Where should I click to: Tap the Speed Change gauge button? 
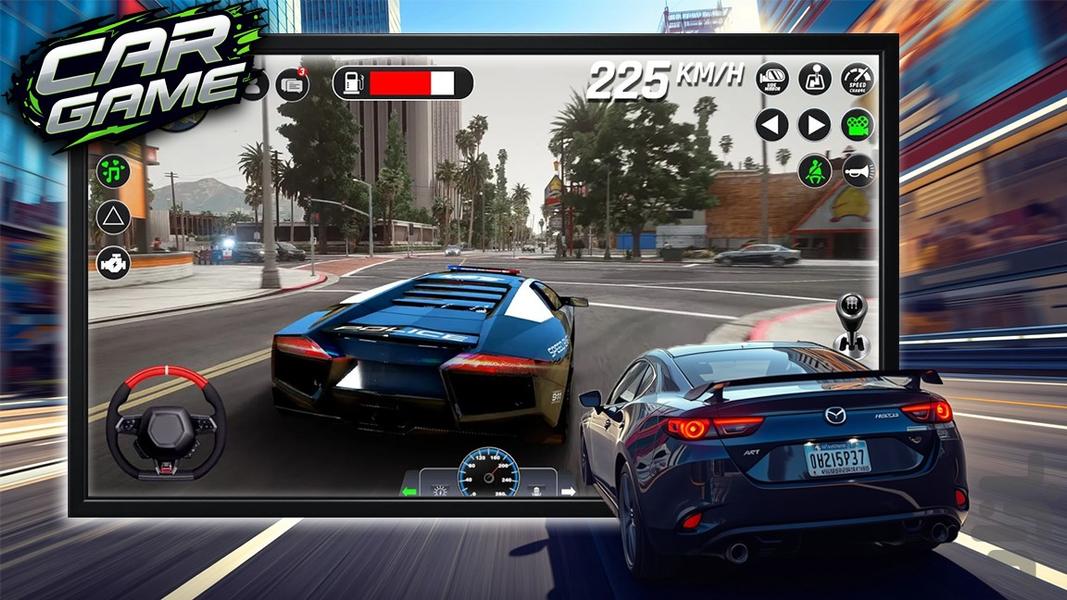tap(857, 79)
